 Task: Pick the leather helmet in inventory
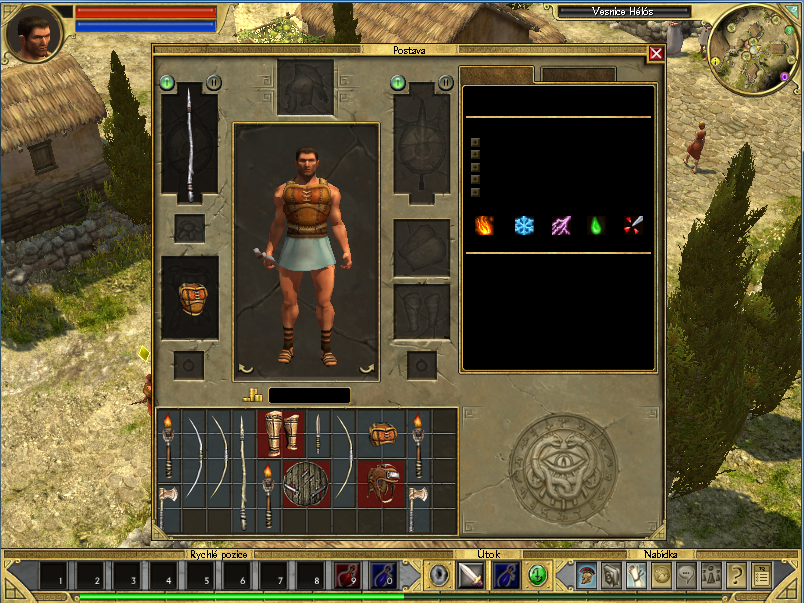click(381, 483)
